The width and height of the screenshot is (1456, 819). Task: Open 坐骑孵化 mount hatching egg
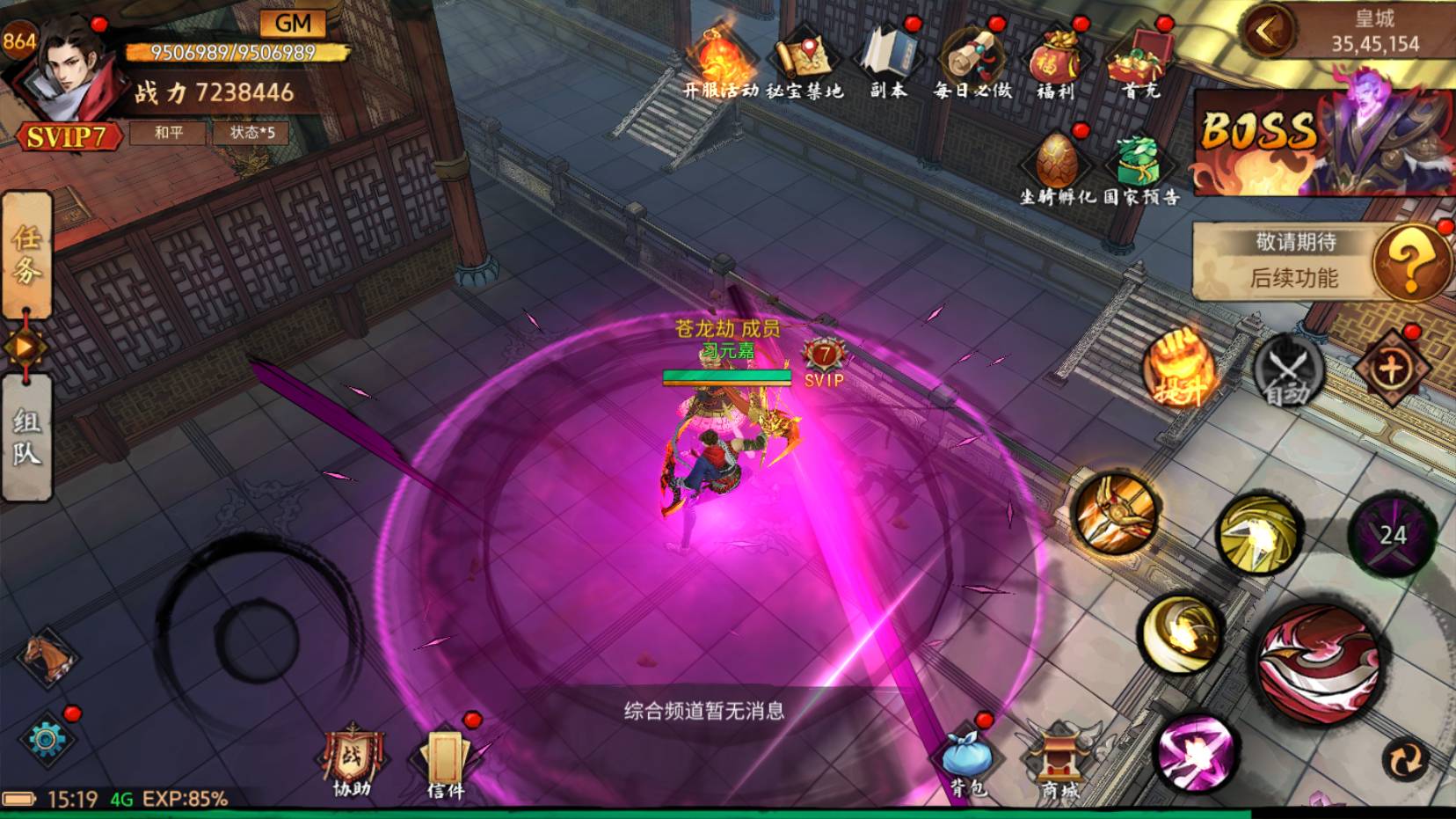[x=1057, y=167]
